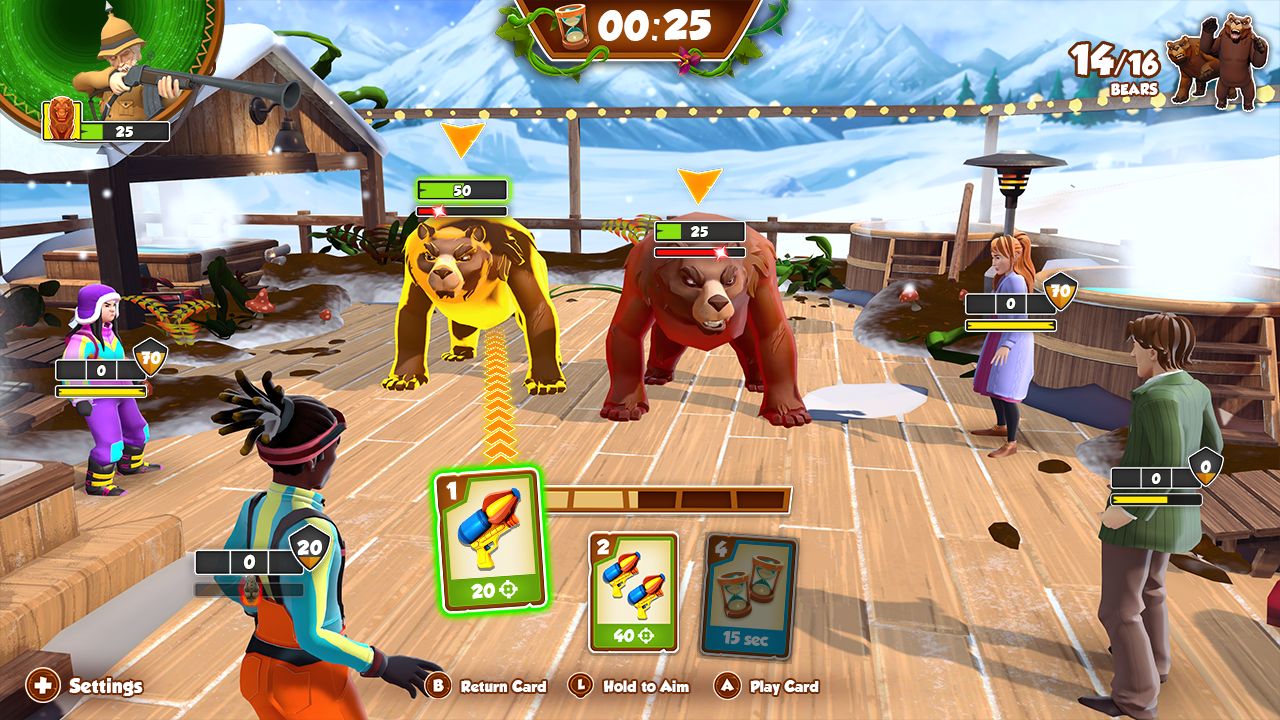Click the plus icon next to Settings

pyautogui.click(x=42, y=686)
